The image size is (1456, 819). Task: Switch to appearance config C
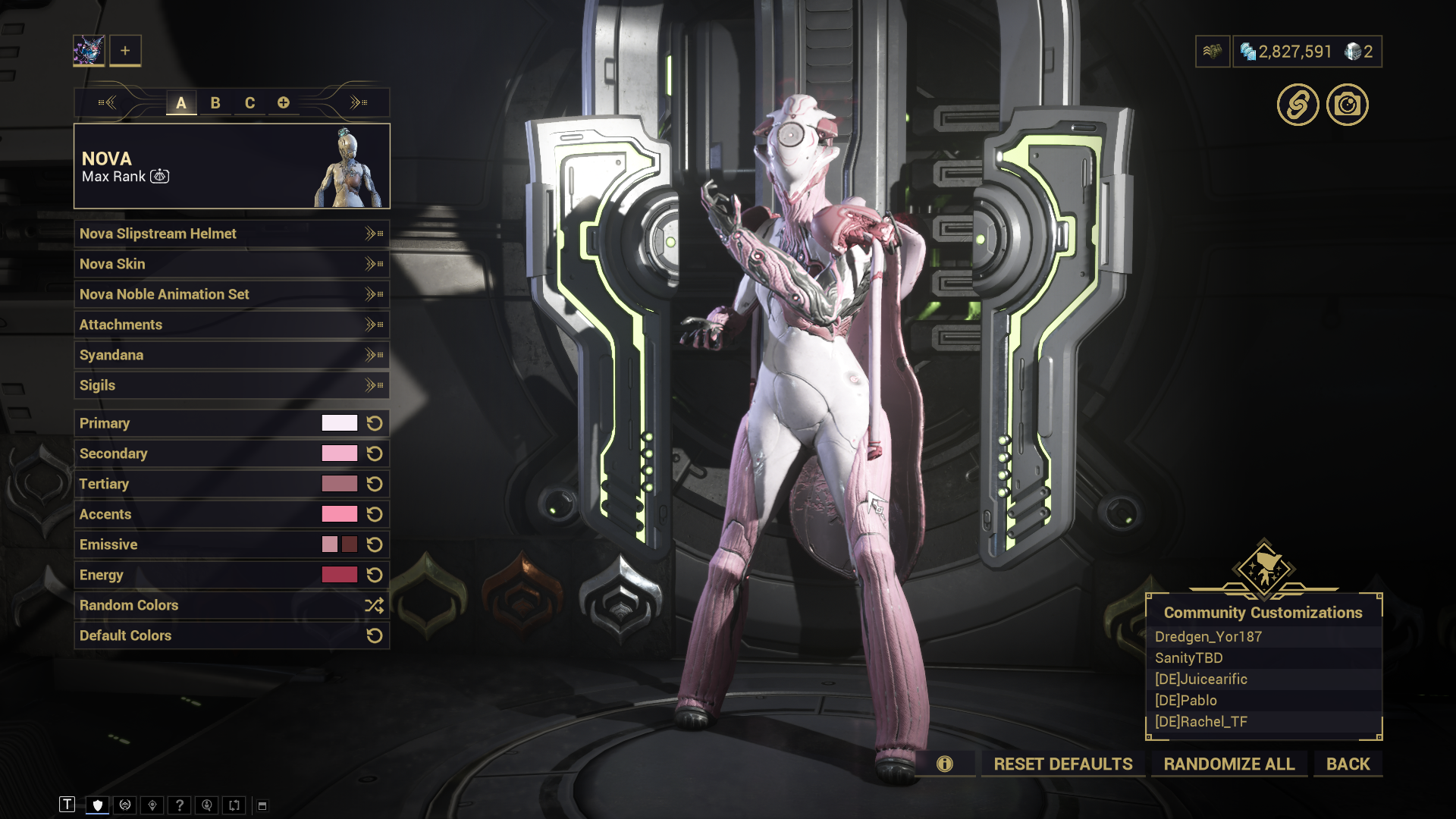[249, 103]
